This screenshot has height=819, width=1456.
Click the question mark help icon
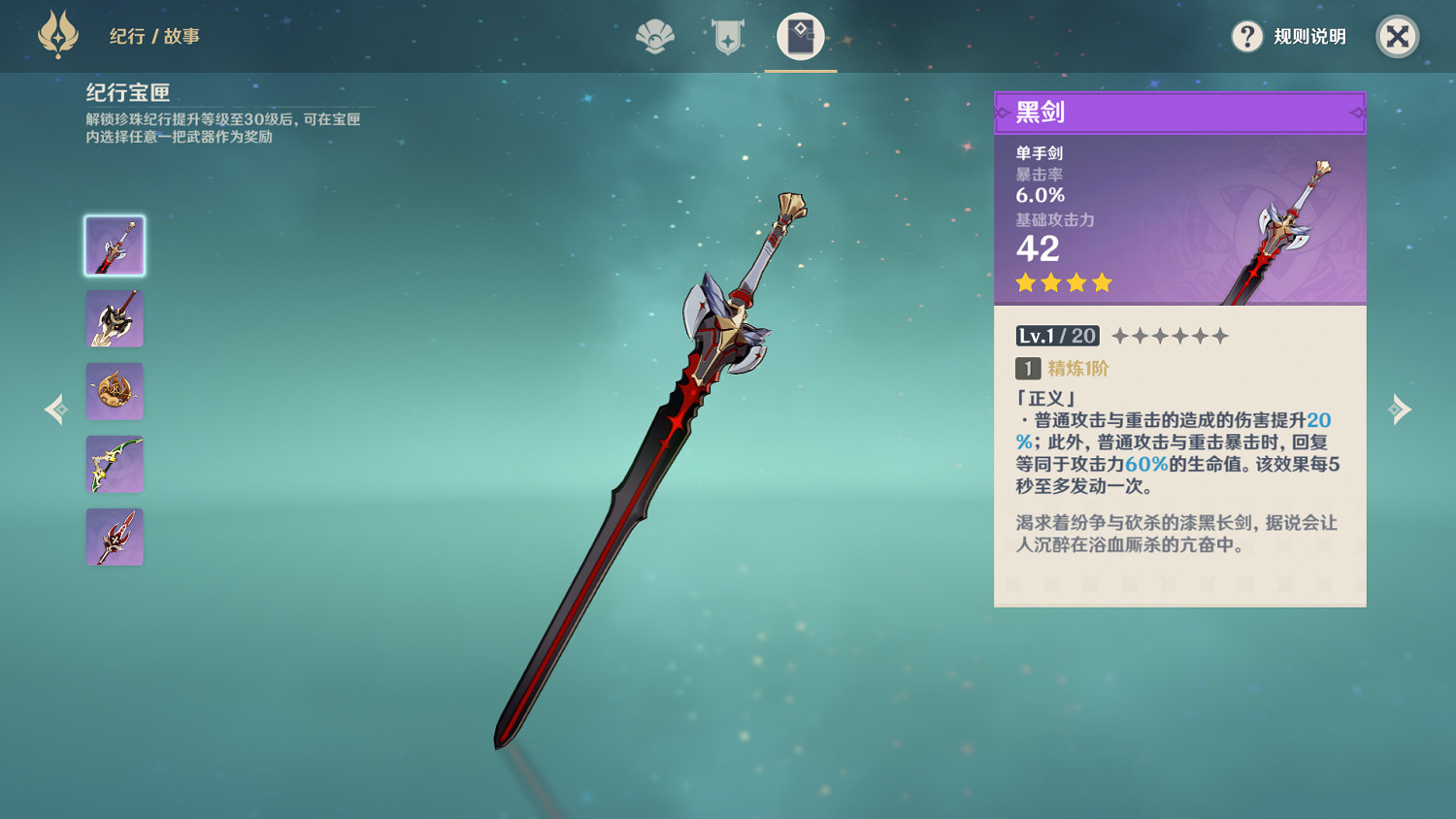[1246, 37]
